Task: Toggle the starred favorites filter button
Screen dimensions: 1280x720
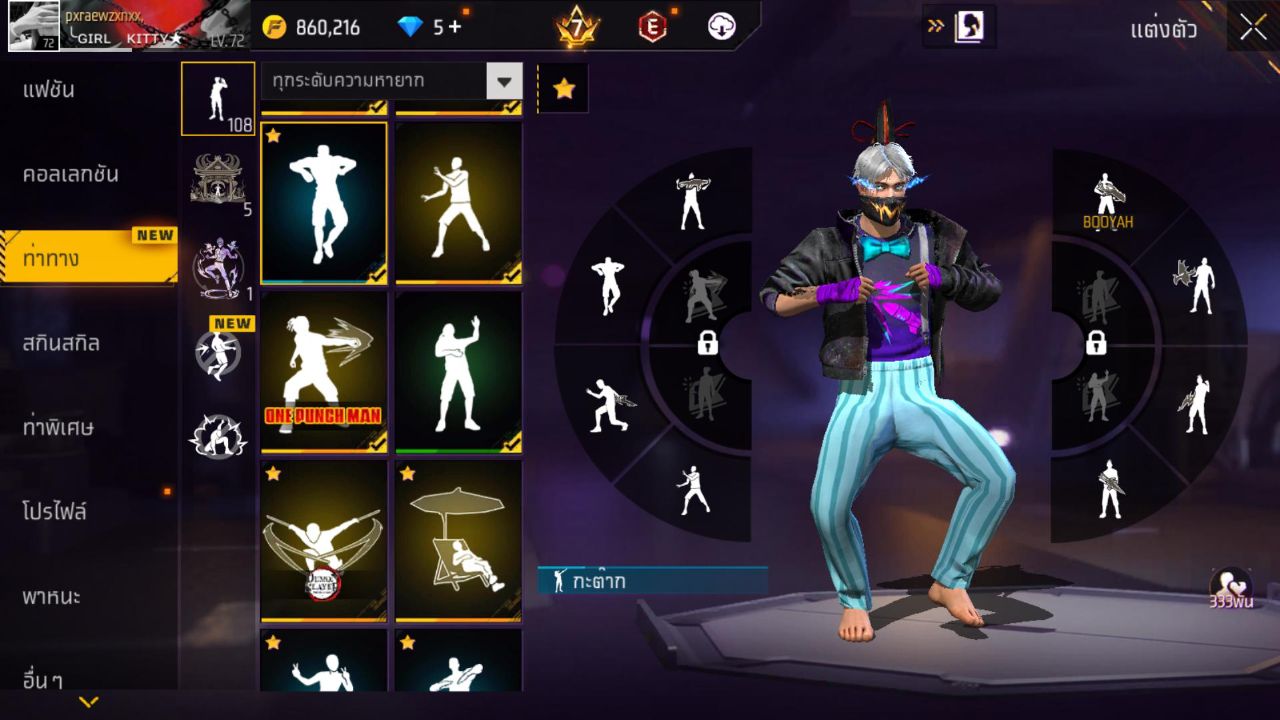Action: (565, 88)
